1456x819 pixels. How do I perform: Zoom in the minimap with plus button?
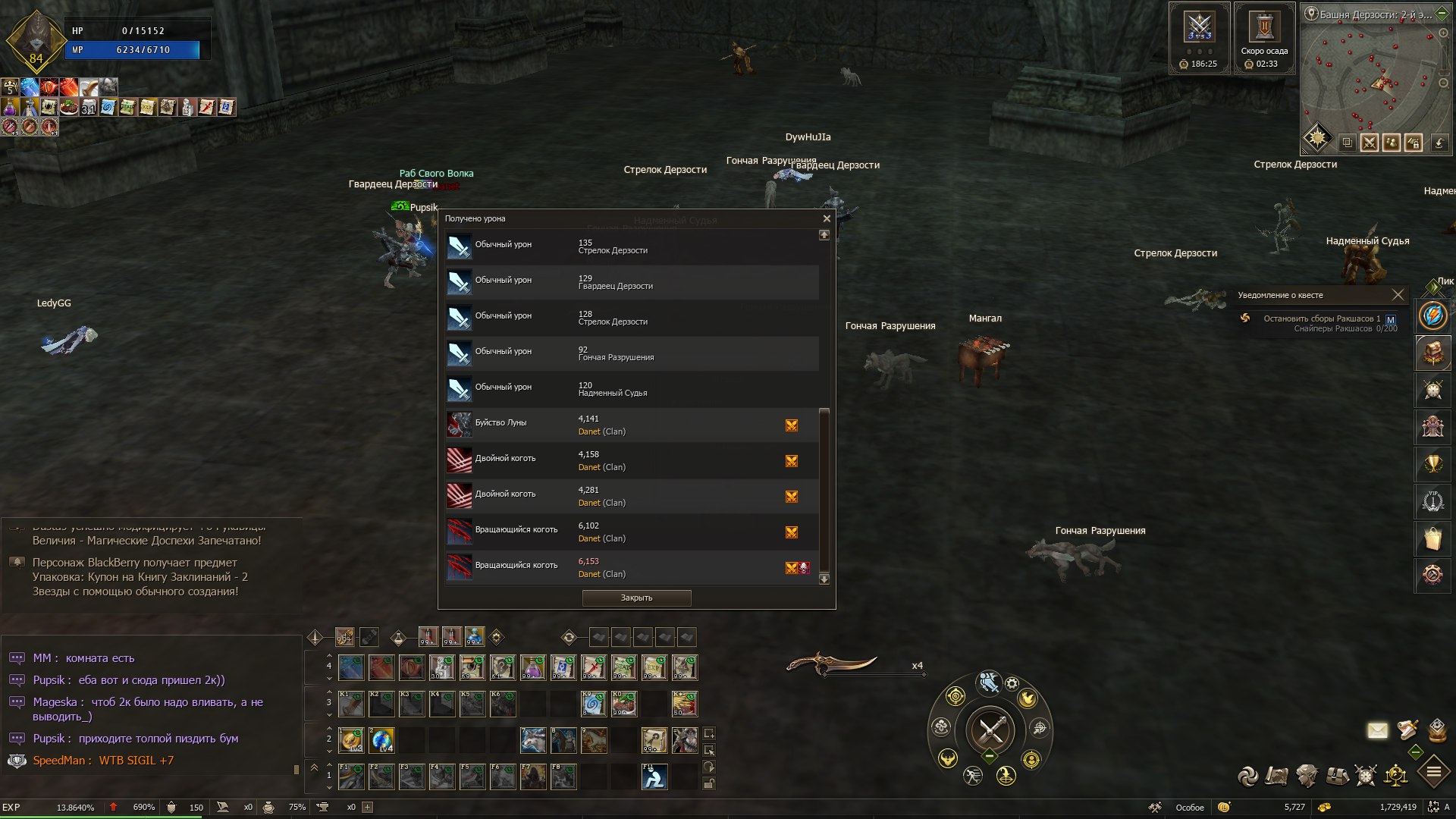1443,33
